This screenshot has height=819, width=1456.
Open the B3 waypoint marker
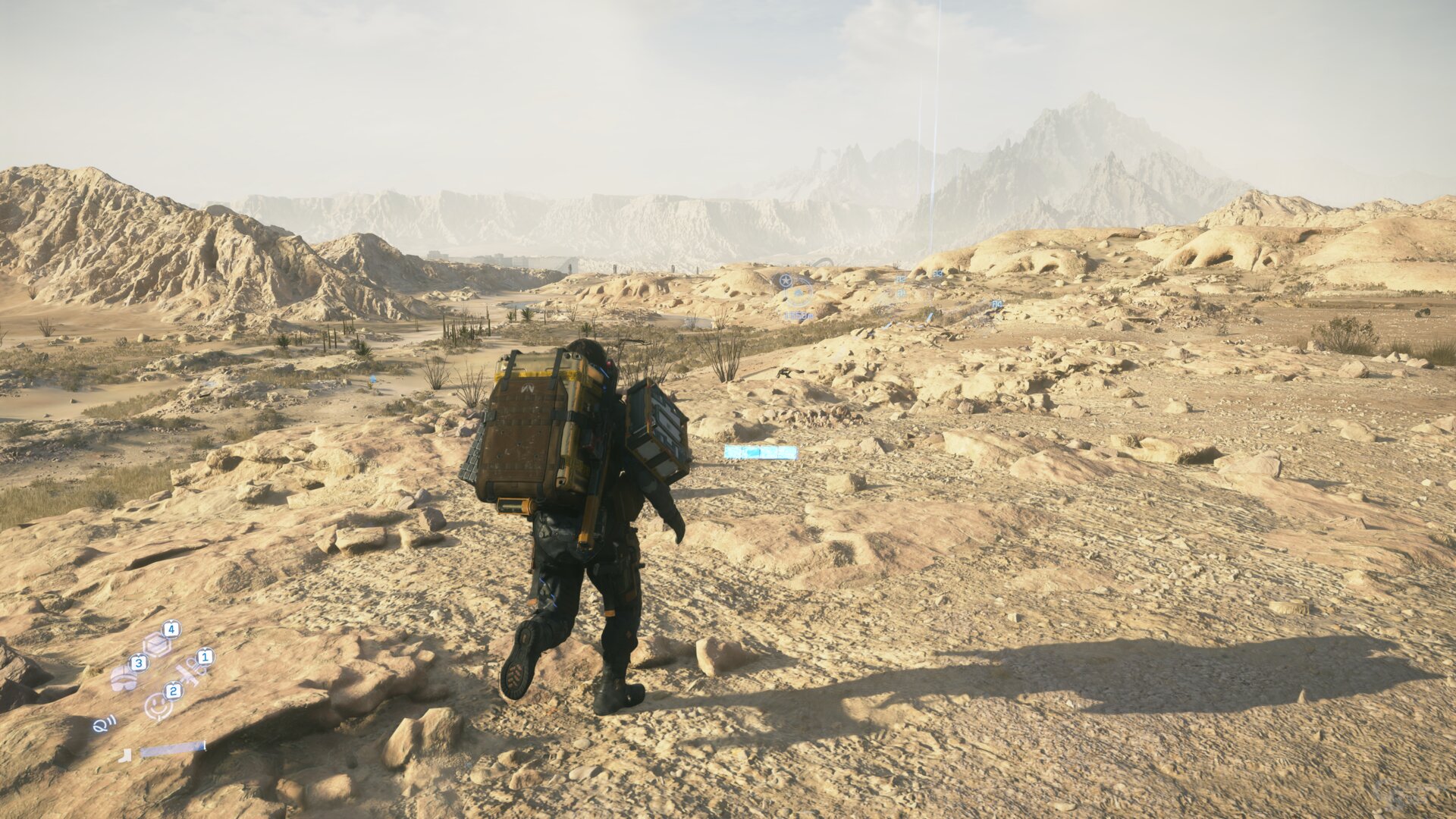(x=938, y=274)
